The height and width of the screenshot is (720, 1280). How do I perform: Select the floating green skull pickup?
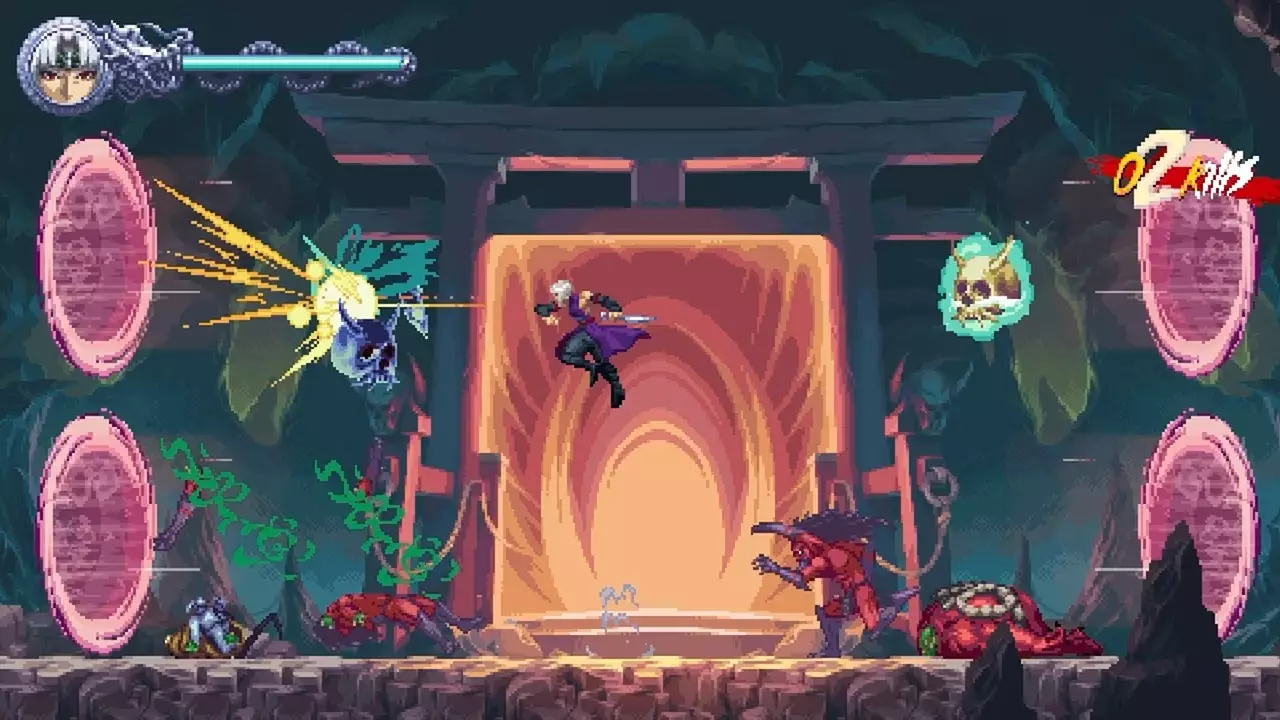coord(985,285)
